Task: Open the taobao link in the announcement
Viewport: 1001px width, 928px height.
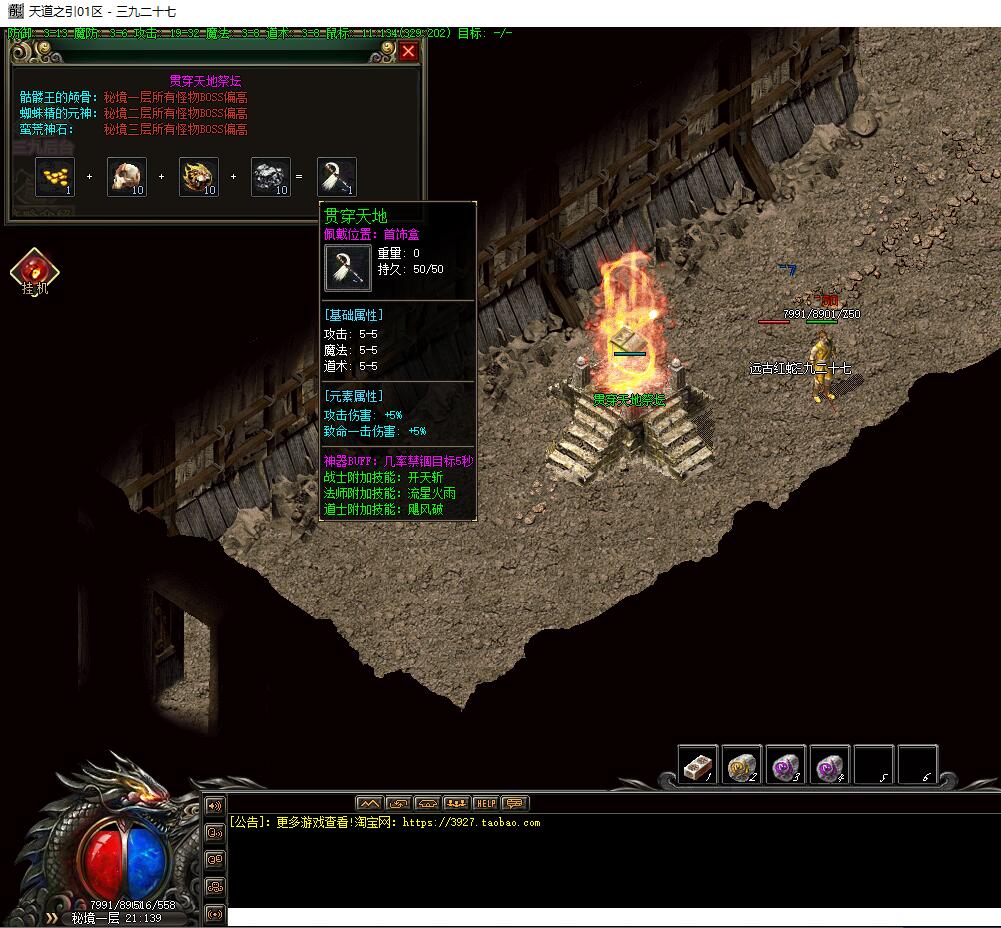Action: pyautogui.click(x=471, y=823)
